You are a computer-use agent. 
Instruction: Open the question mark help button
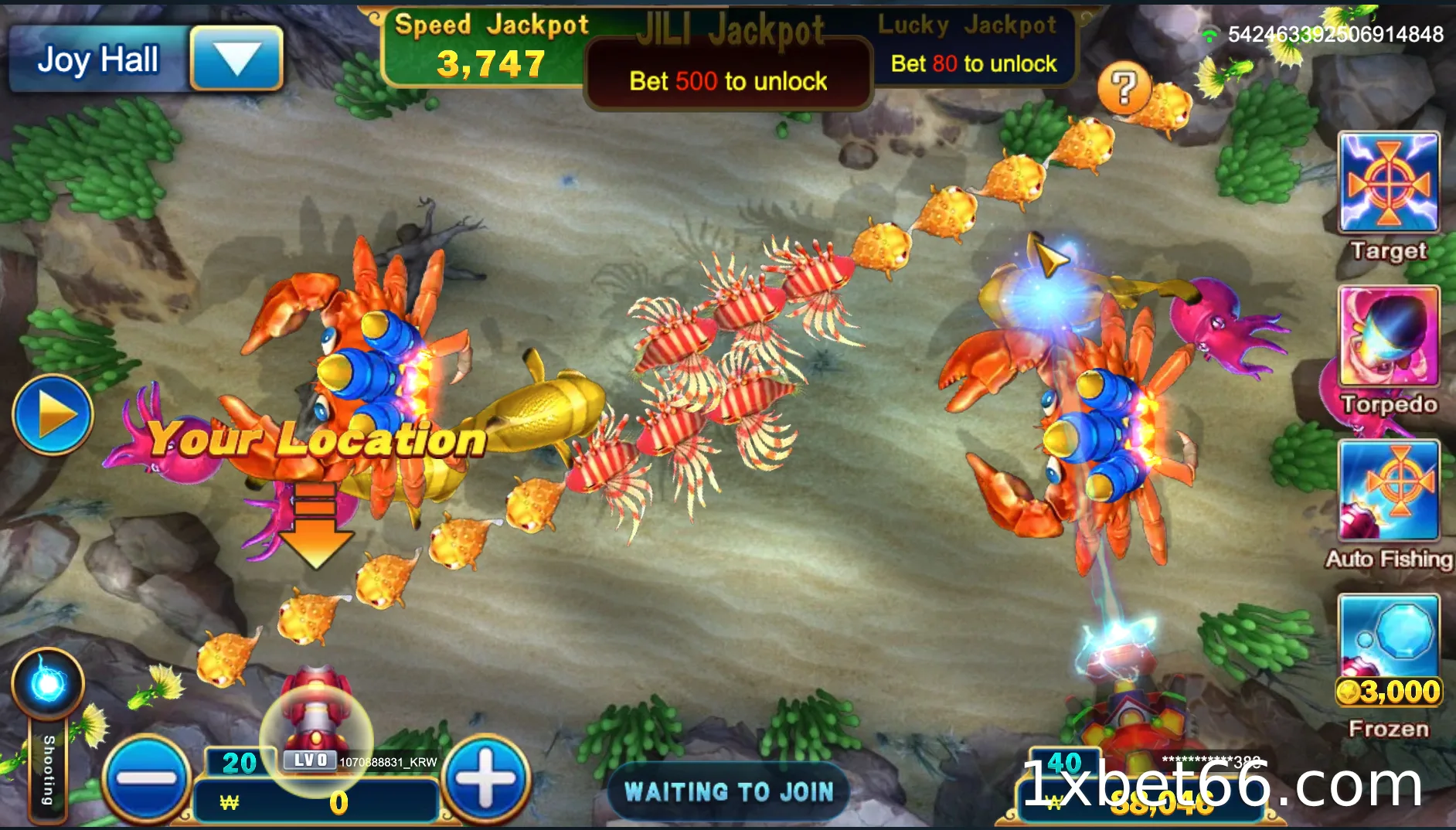coord(1124,87)
